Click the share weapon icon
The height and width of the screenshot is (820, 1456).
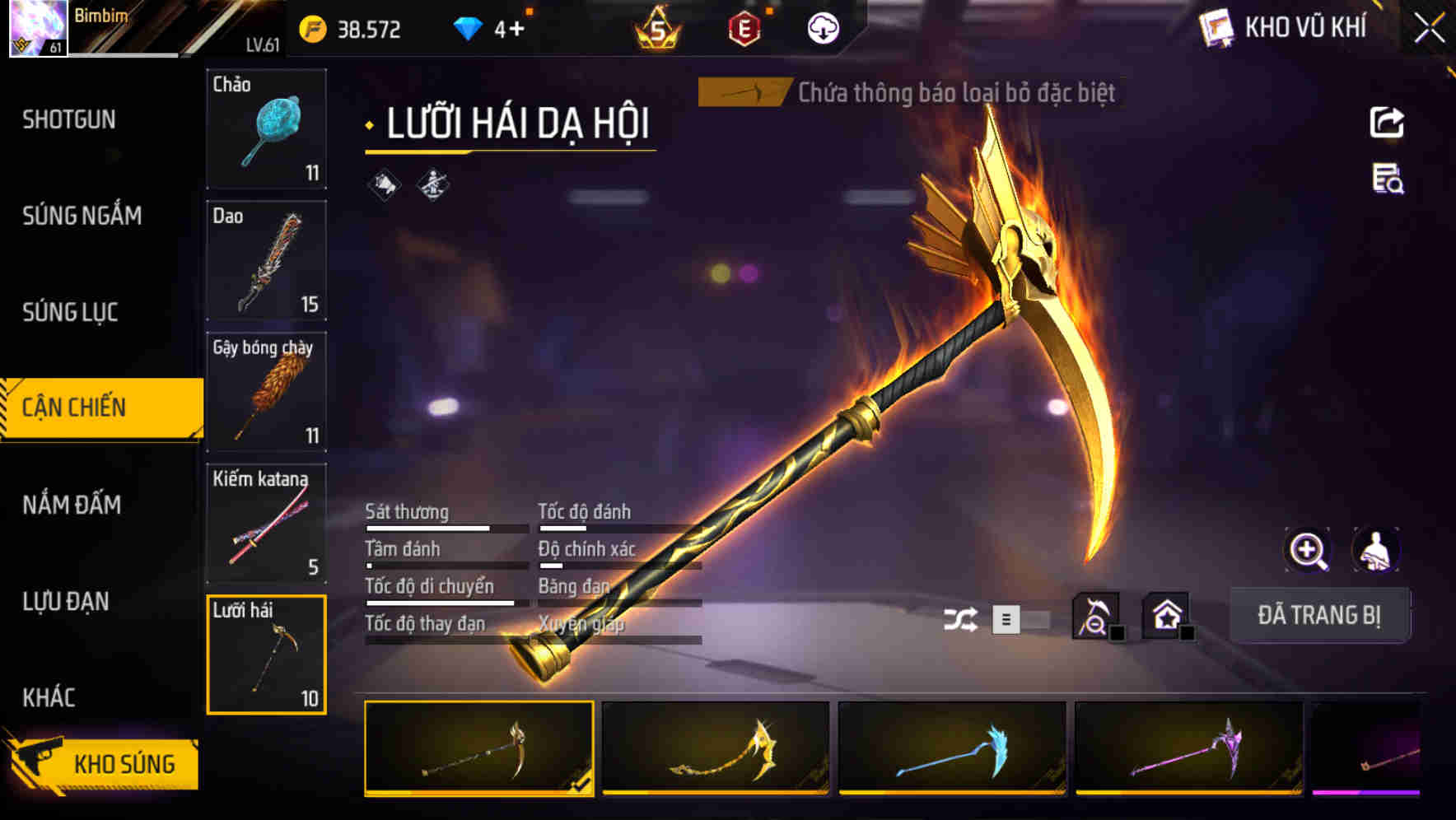[1389, 121]
